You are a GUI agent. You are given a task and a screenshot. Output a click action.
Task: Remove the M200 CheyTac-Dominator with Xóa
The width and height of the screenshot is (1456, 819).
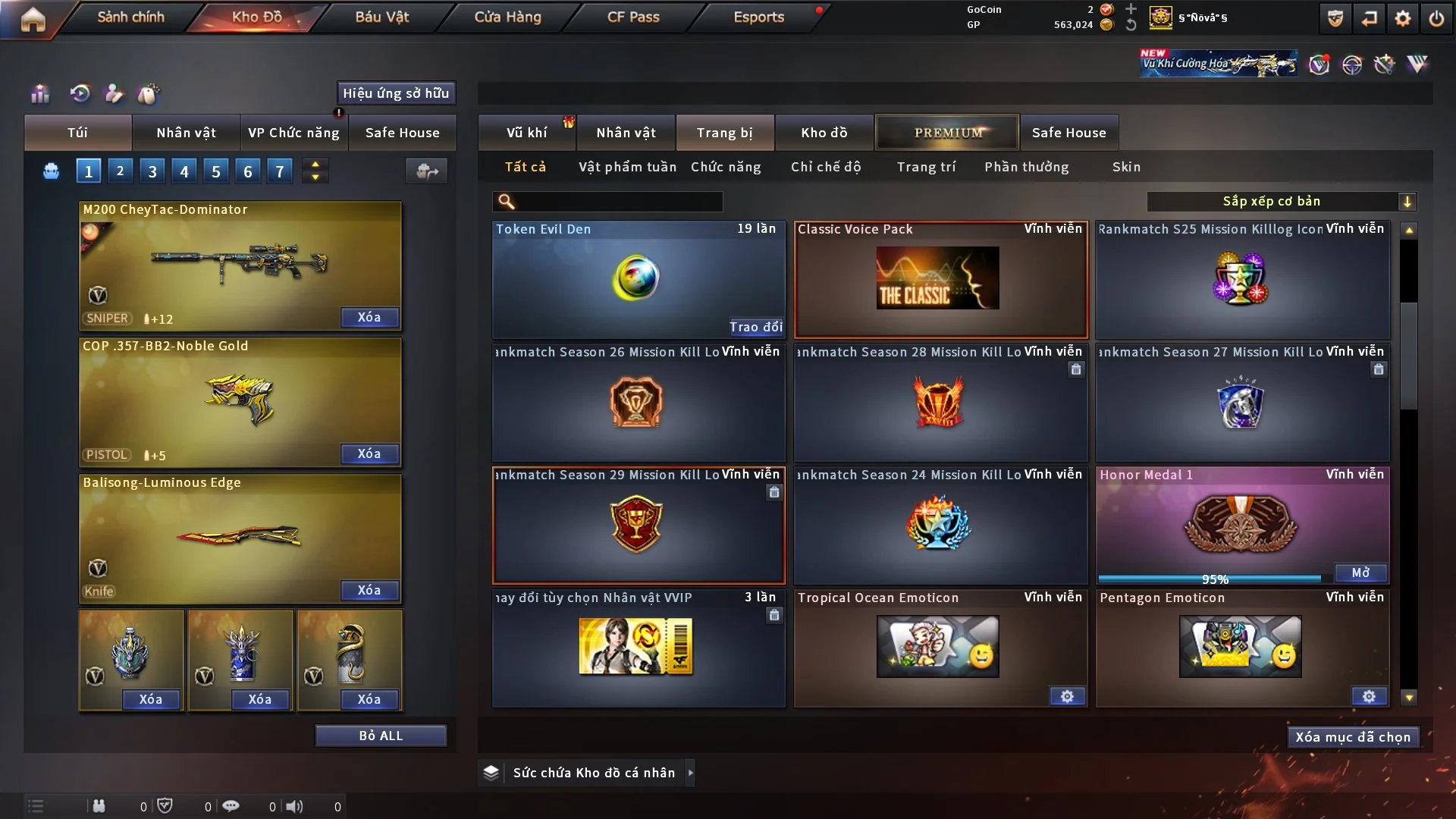369,317
